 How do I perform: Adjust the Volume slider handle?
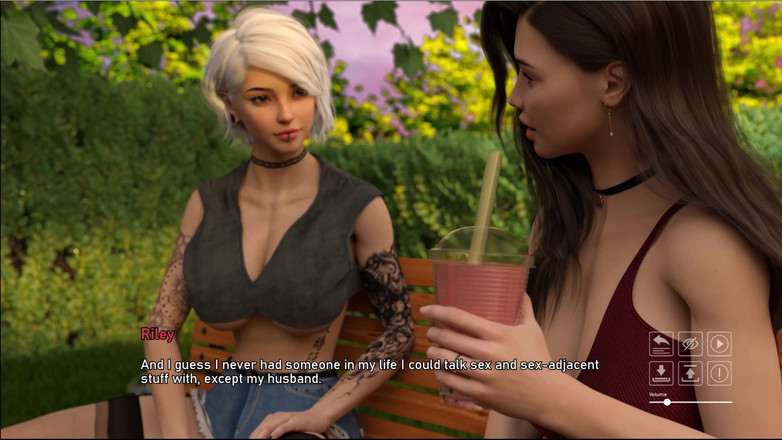click(667, 402)
